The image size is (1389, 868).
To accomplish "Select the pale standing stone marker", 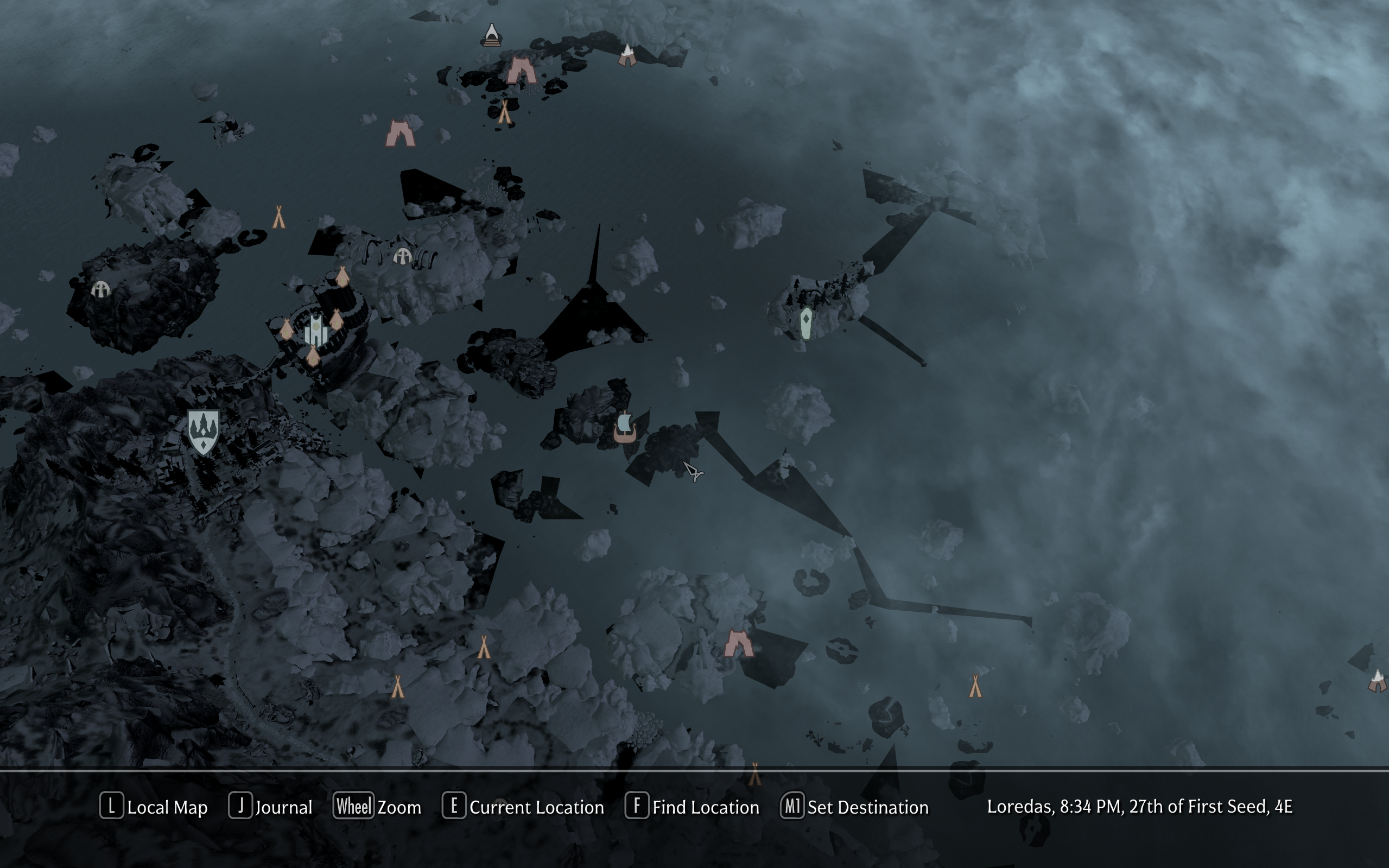I will coord(806,323).
